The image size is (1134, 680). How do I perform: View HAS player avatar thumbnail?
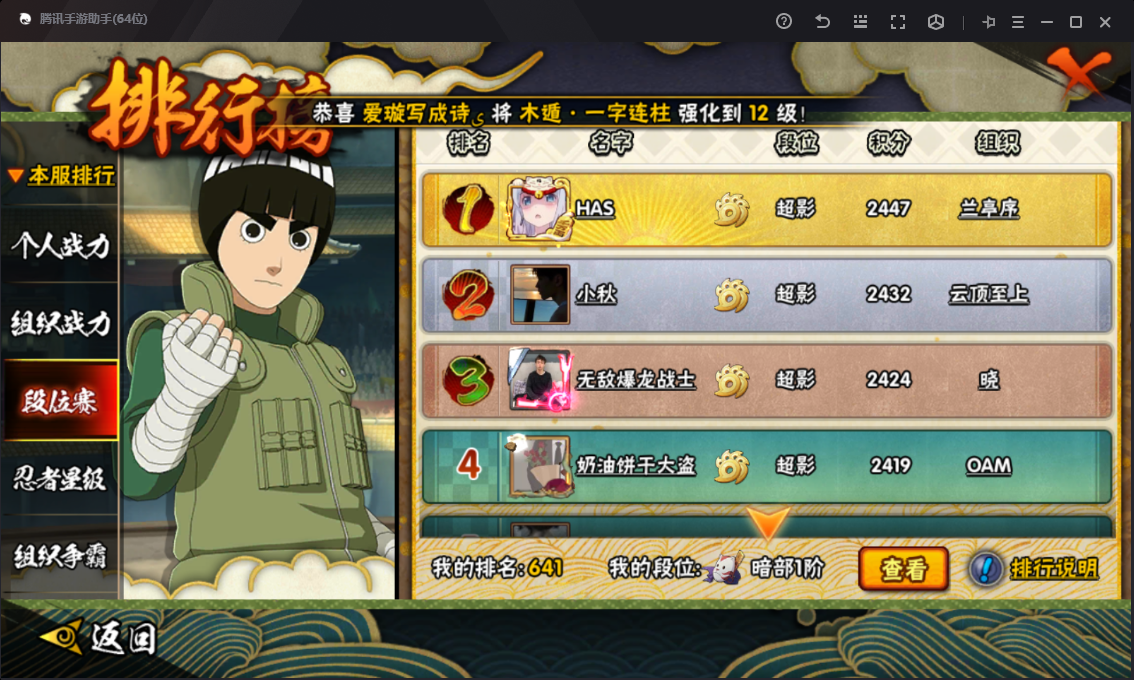point(540,209)
